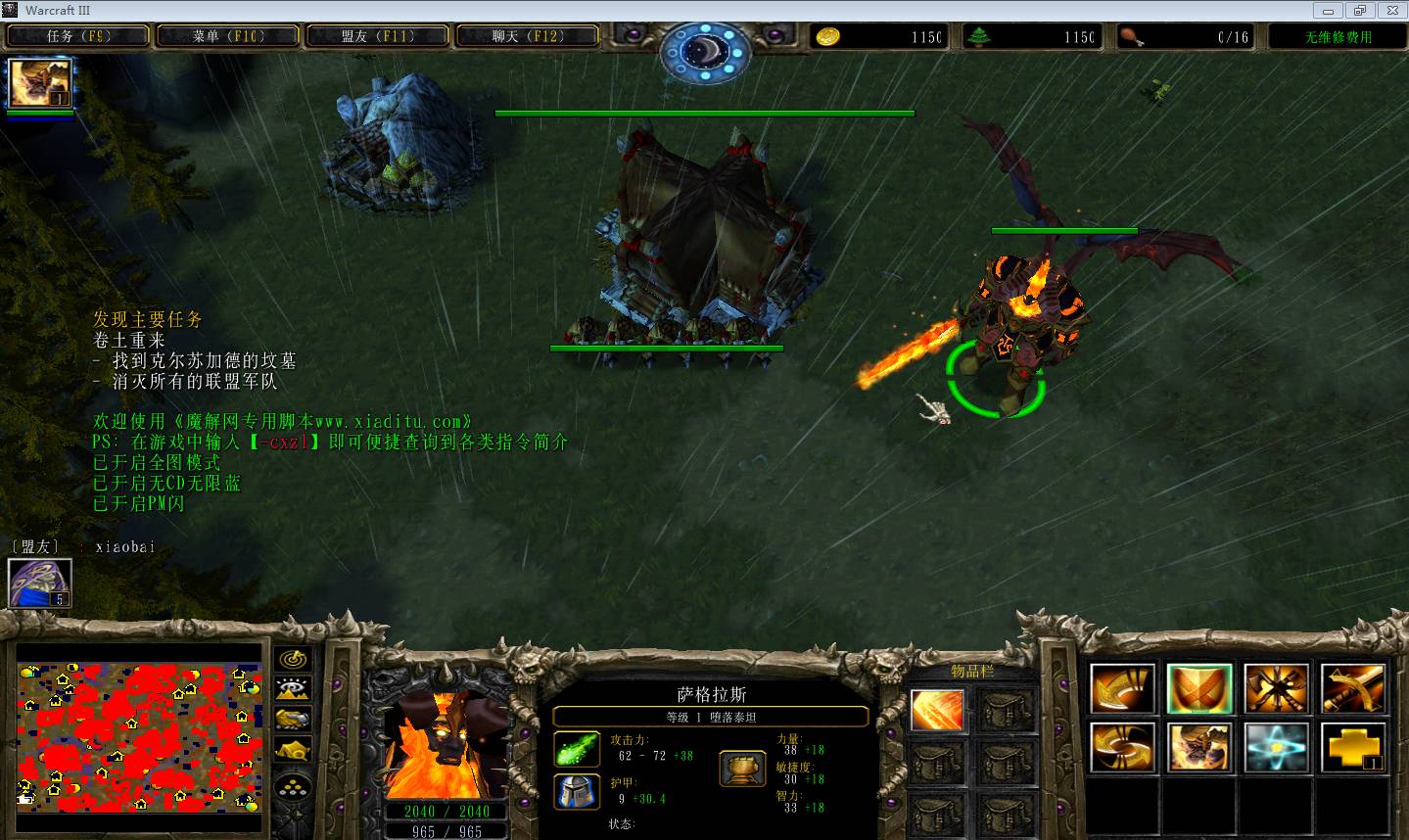This screenshot has width=1409, height=840.
Task: Open the 盟友 (F11) allies panel
Action: [378, 37]
